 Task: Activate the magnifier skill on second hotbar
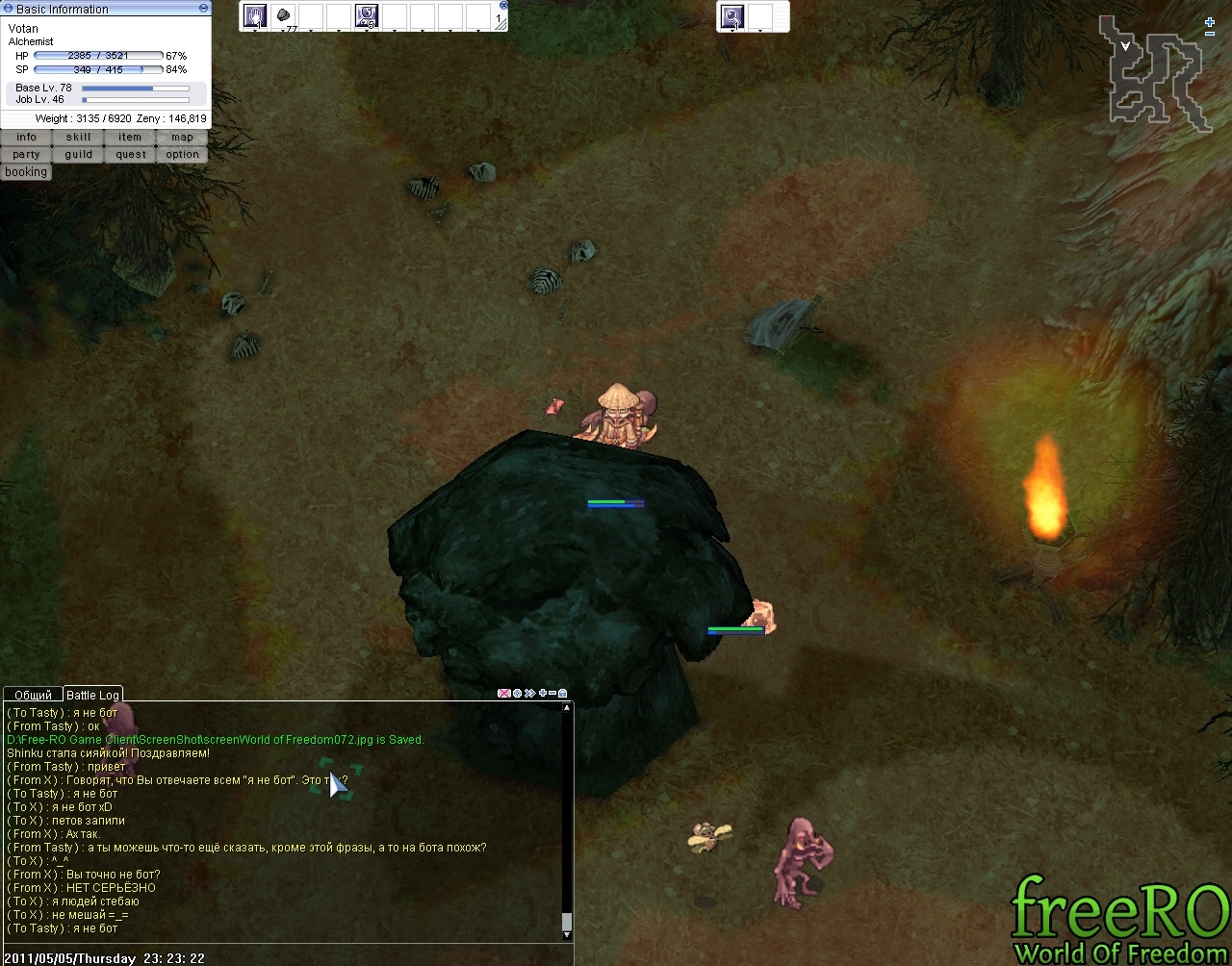coord(732,16)
